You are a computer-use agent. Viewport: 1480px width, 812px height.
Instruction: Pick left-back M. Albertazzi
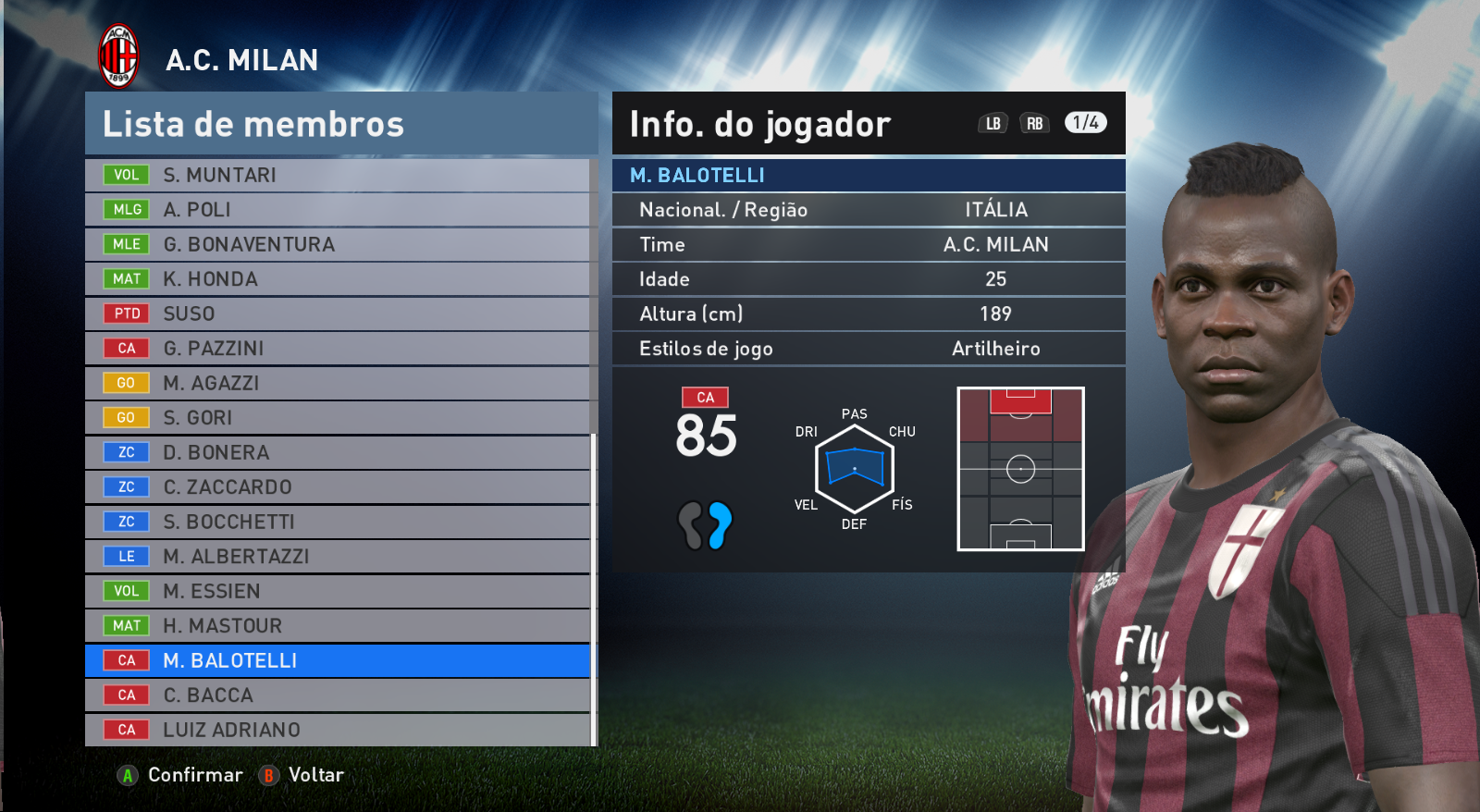click(x=338, y=557)
